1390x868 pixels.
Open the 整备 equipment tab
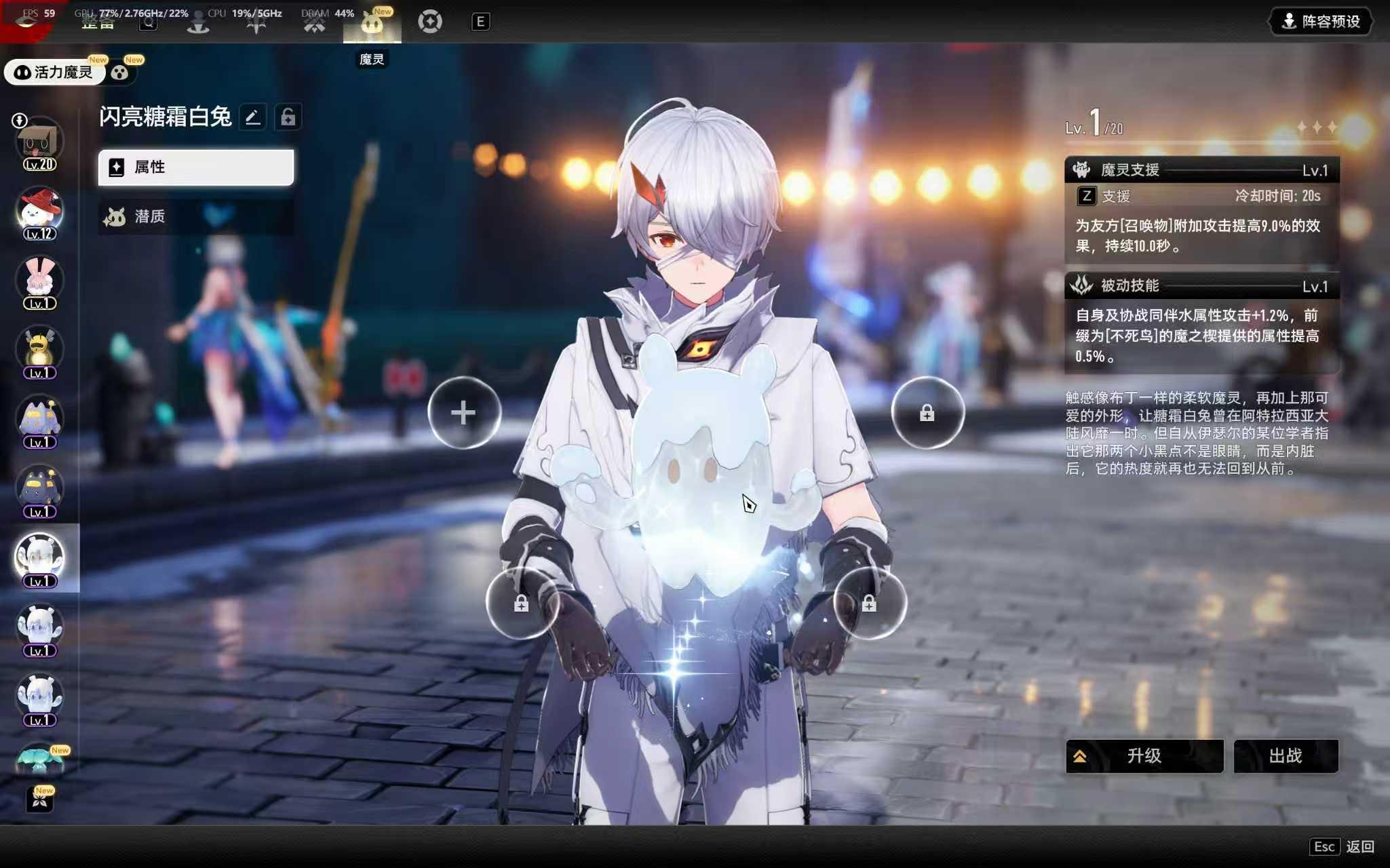coord(98,23)
